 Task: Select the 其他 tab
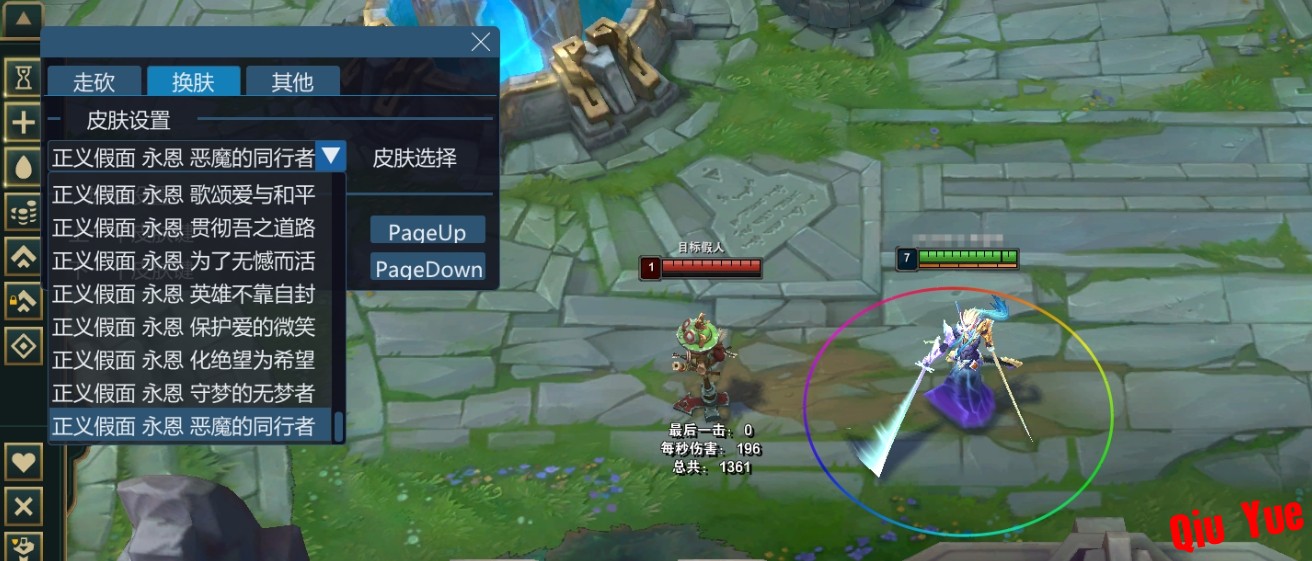[293, 82]
